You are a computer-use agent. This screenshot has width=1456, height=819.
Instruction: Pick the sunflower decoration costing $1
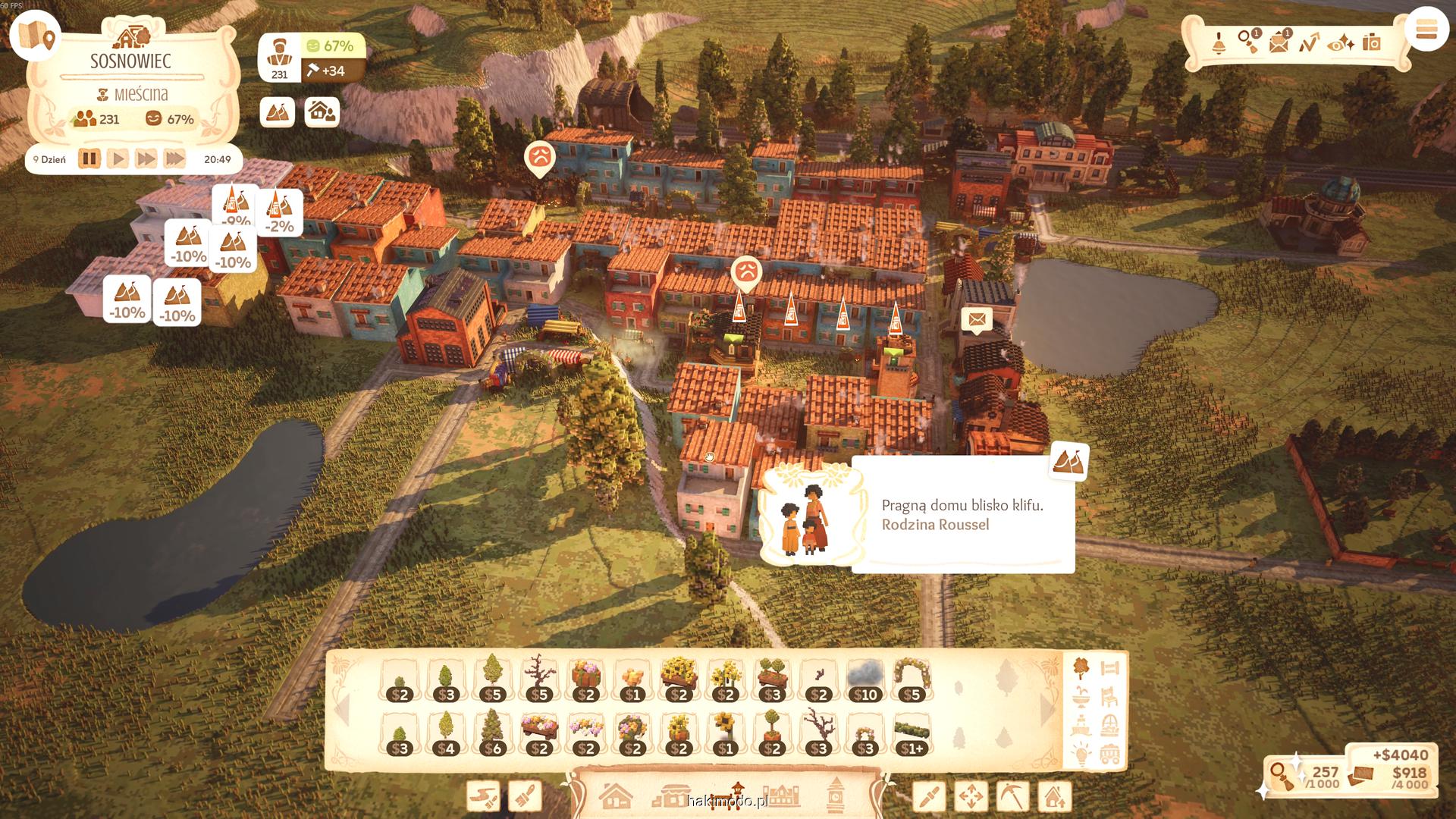[x=726, y=733]
